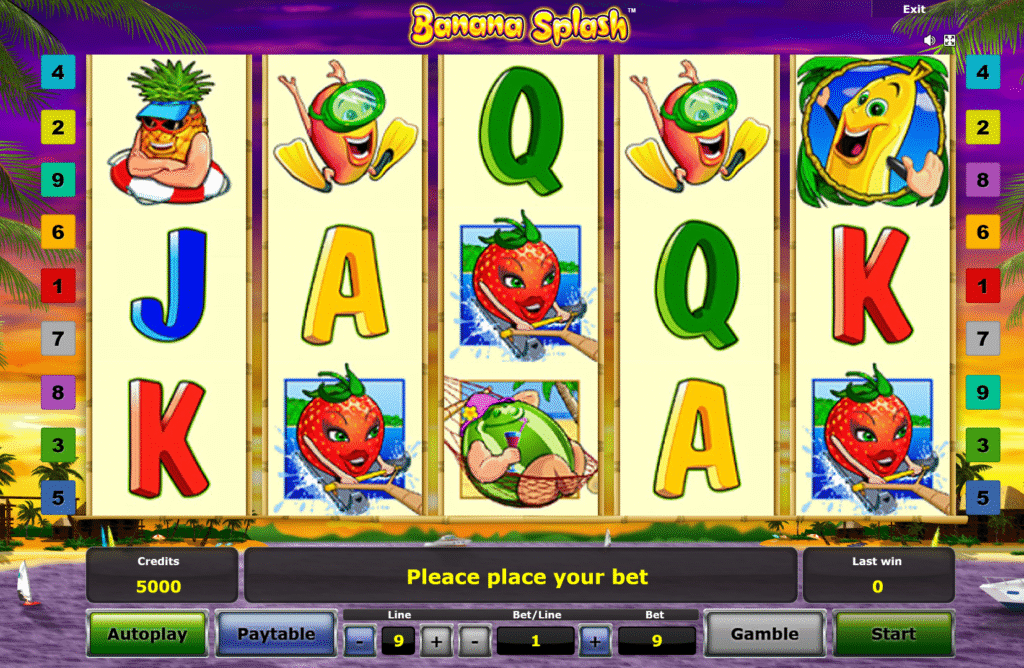Switch to fullscreen mode
The image size is (1024, 668).
click(949, 41)
